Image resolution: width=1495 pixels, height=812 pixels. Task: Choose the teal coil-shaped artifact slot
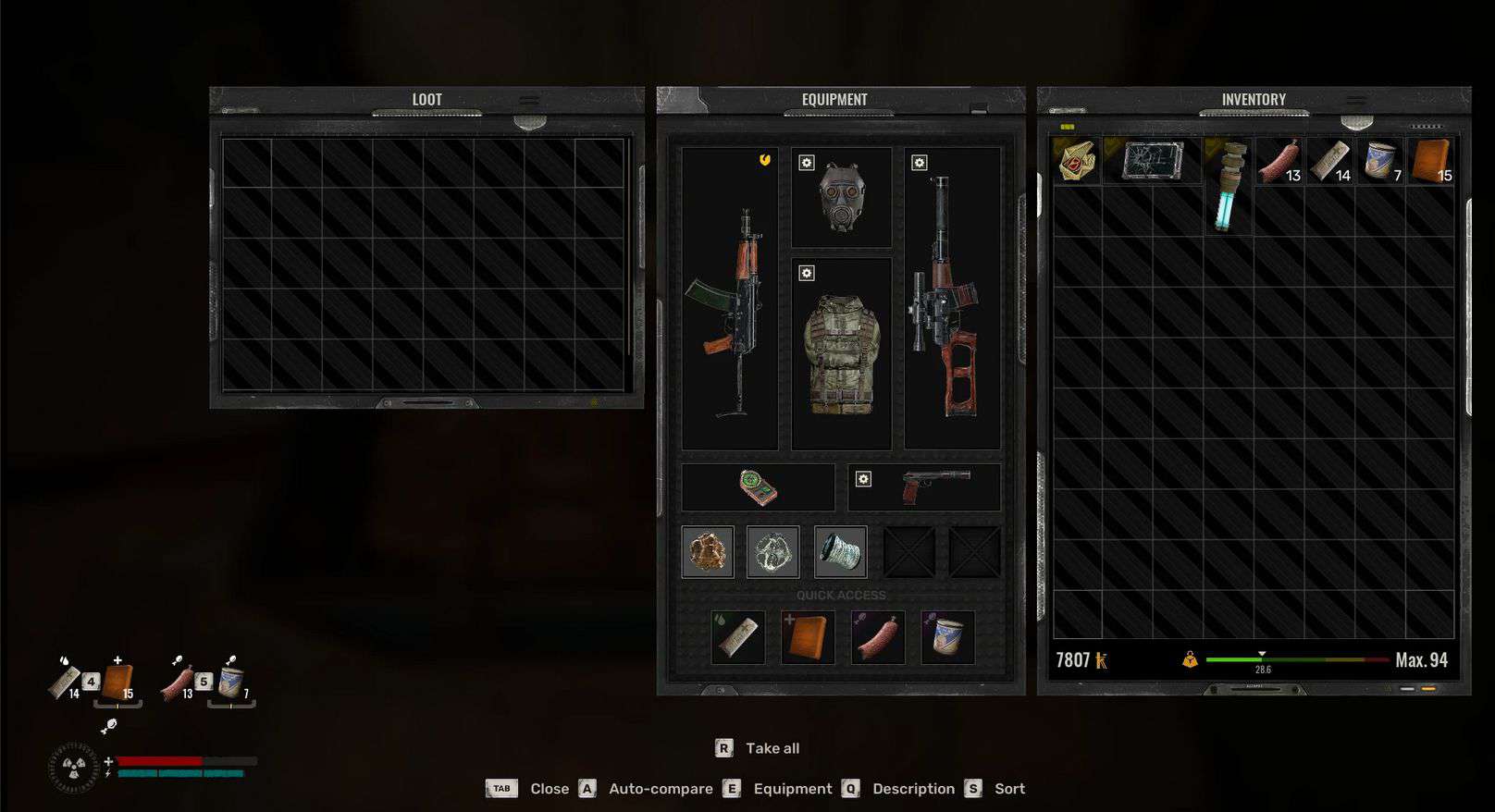840,552
